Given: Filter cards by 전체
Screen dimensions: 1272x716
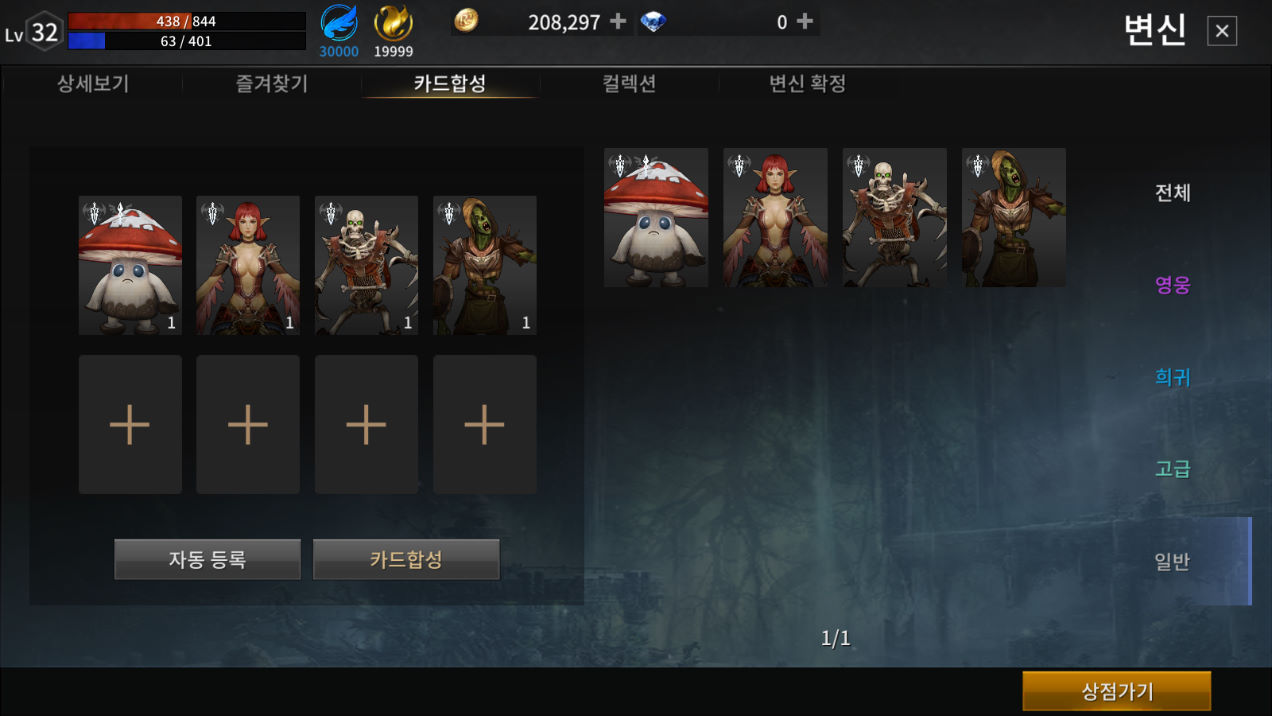Looking at the screenshot, I should pyautogui.click(x=1172, y=193).
